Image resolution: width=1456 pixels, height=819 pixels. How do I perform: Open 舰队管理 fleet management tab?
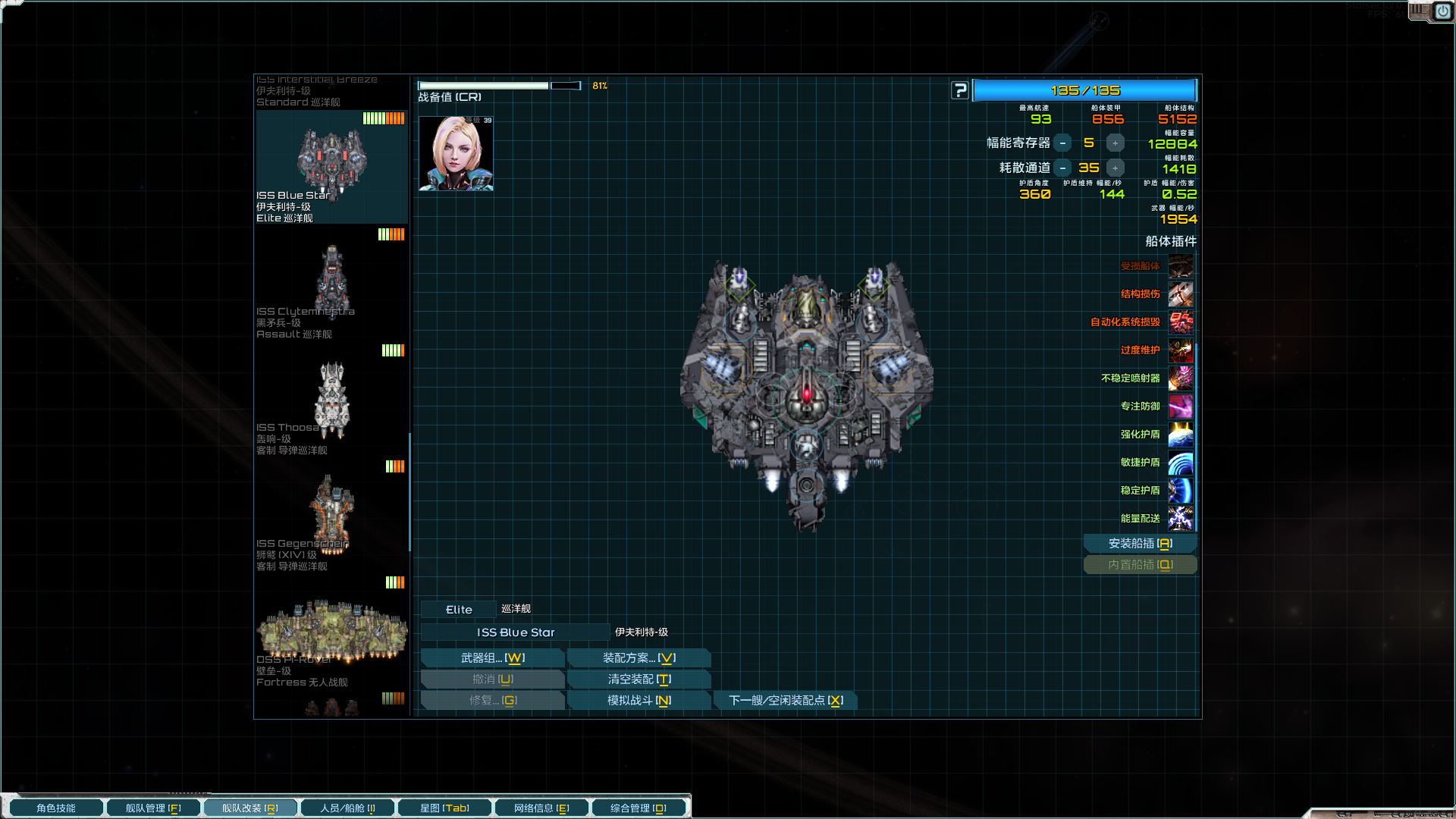pos(153,808)
